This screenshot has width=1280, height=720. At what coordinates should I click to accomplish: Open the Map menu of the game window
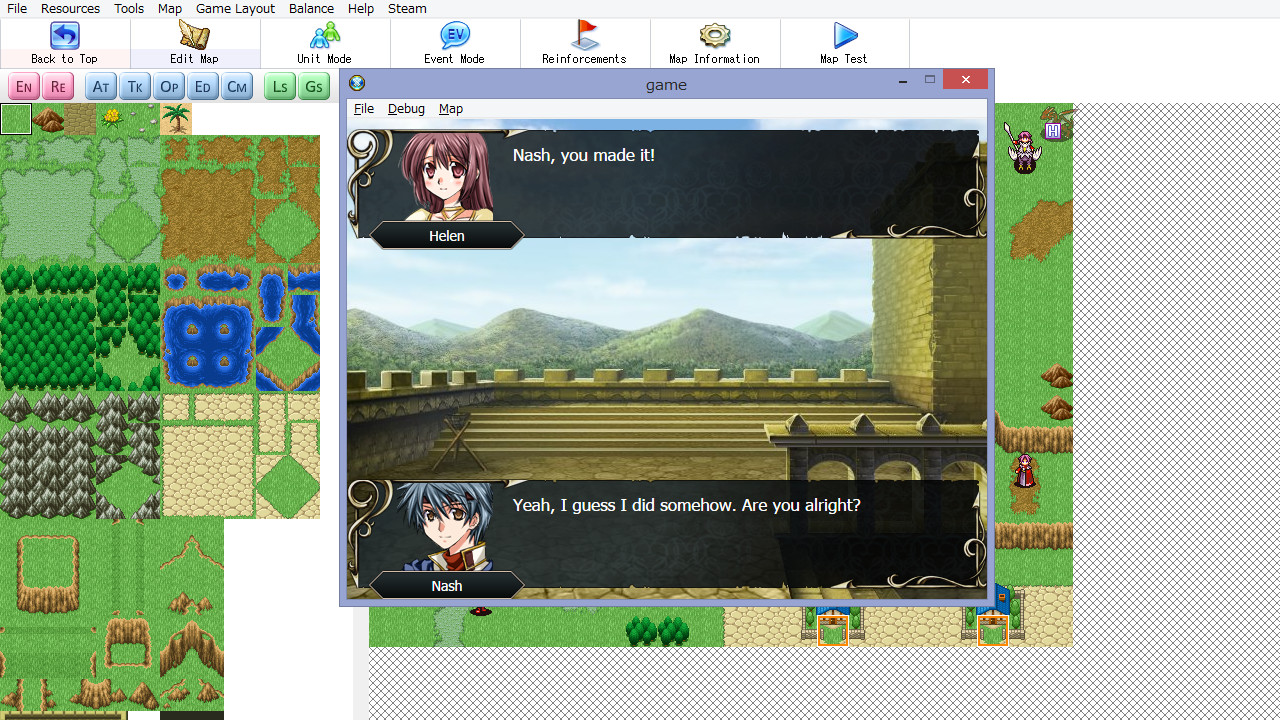450,108
